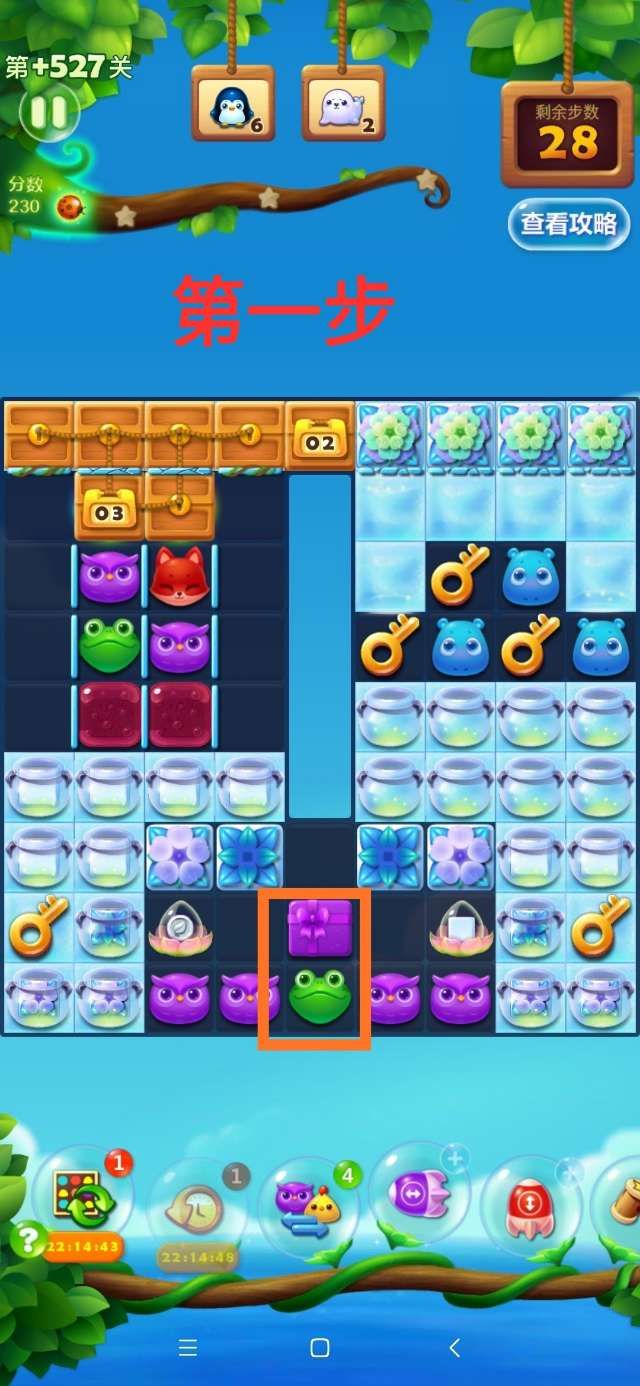The image size is (640, 1386).
Task: Tap the Android back navigation button
Action: coord(454,1348)
